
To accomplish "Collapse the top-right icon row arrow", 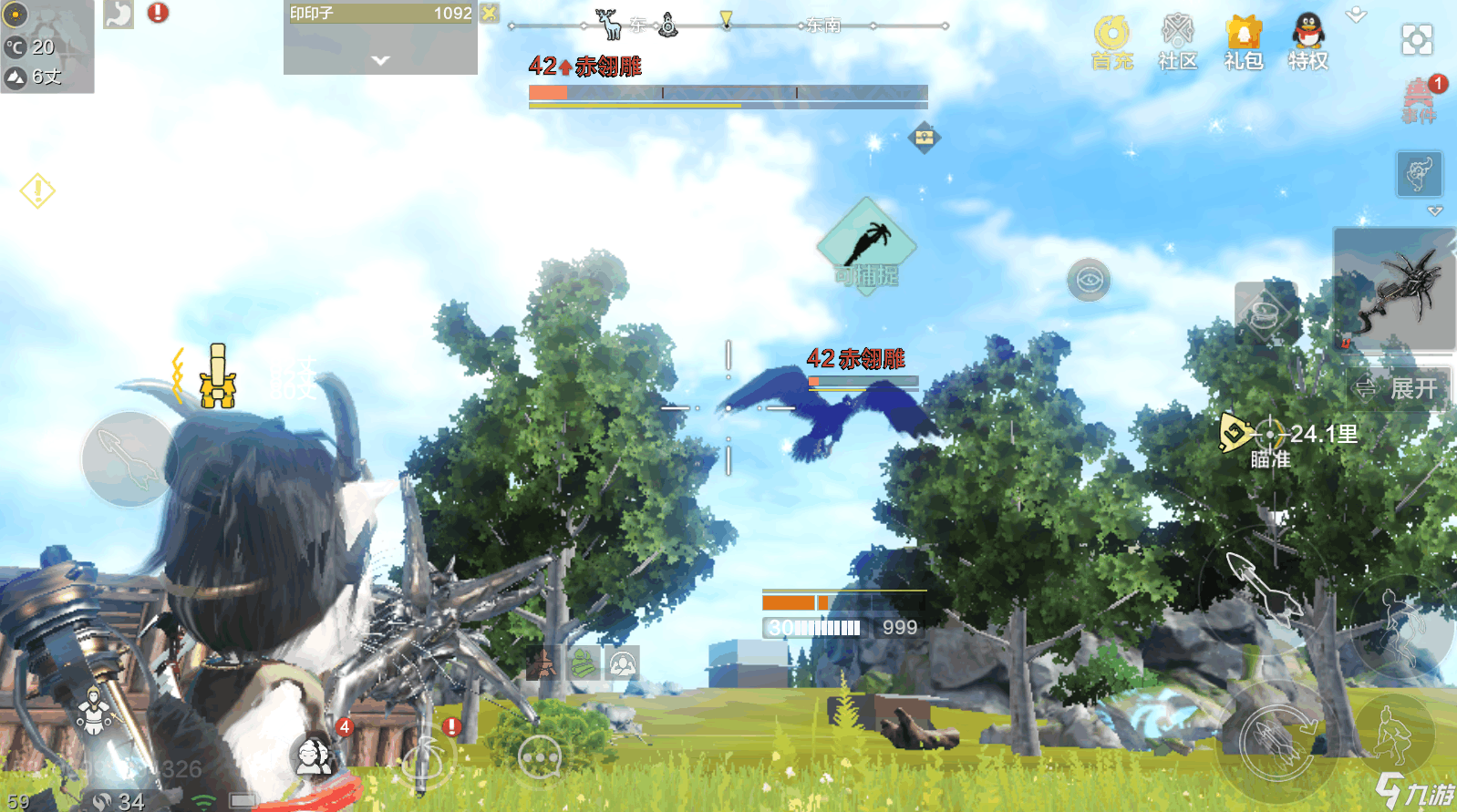I will pyautogui.click(x=1356, y=15).
